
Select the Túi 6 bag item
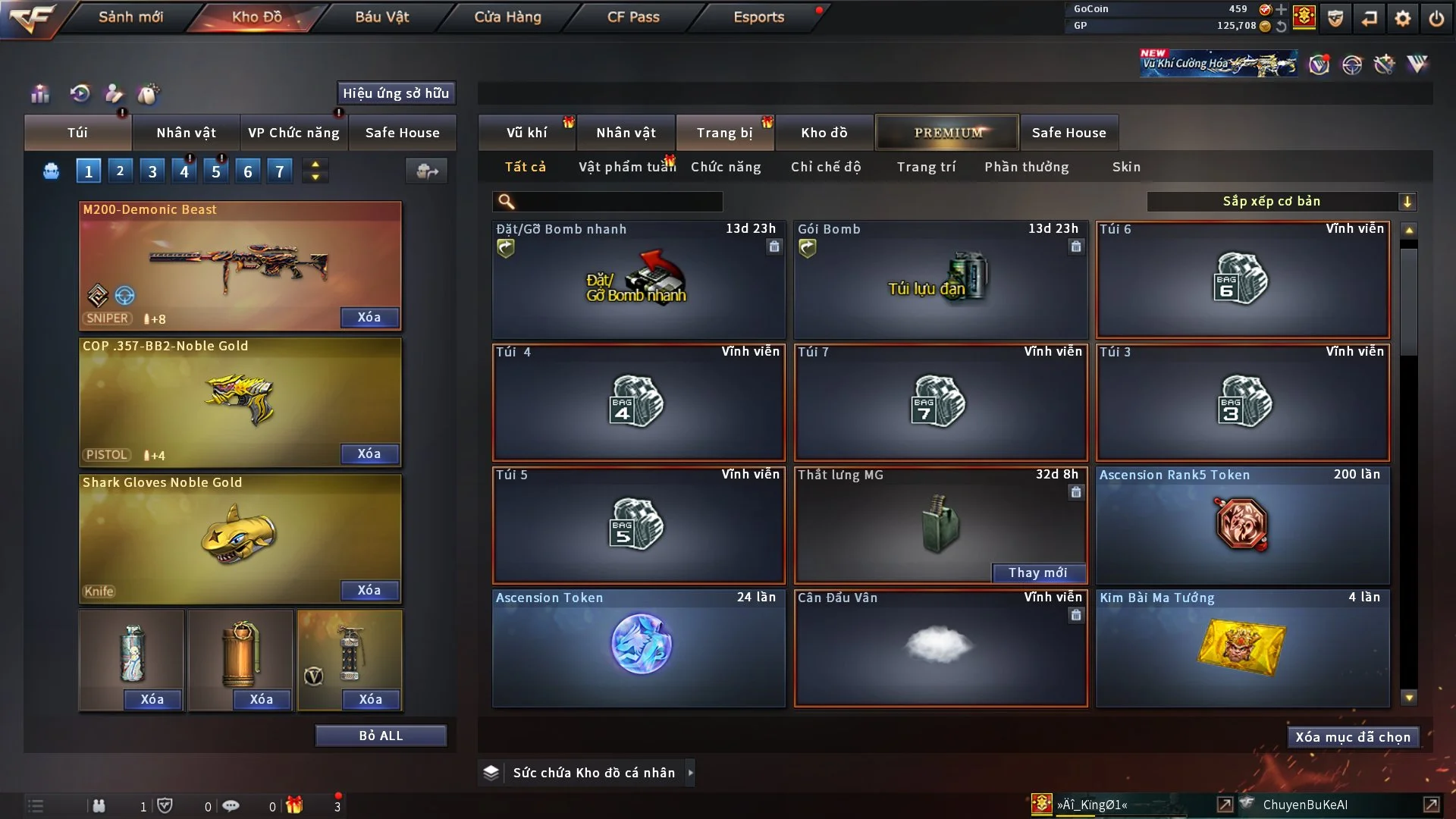1242,280
